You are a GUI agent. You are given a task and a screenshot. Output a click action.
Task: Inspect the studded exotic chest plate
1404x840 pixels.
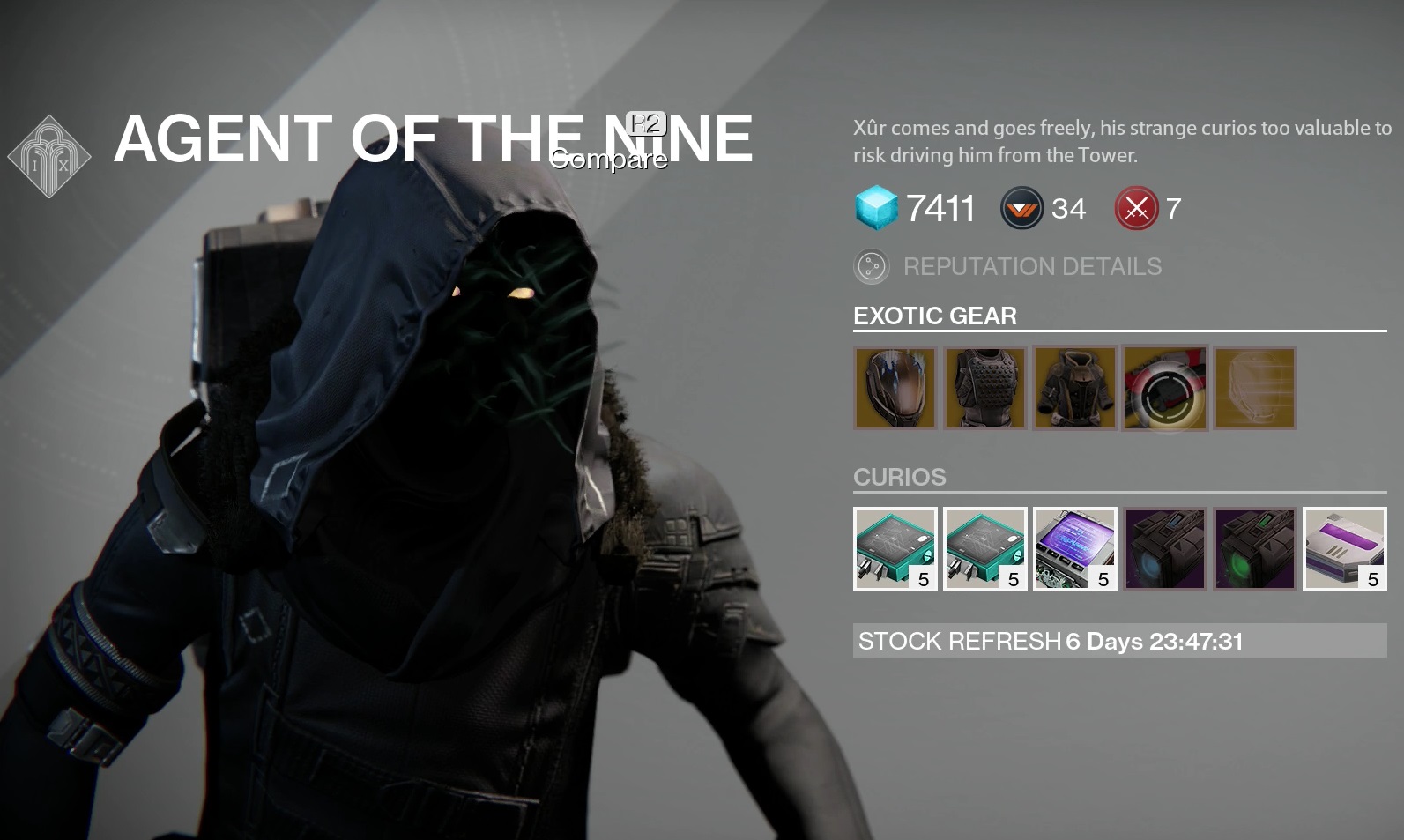click(x=985, y=388)
